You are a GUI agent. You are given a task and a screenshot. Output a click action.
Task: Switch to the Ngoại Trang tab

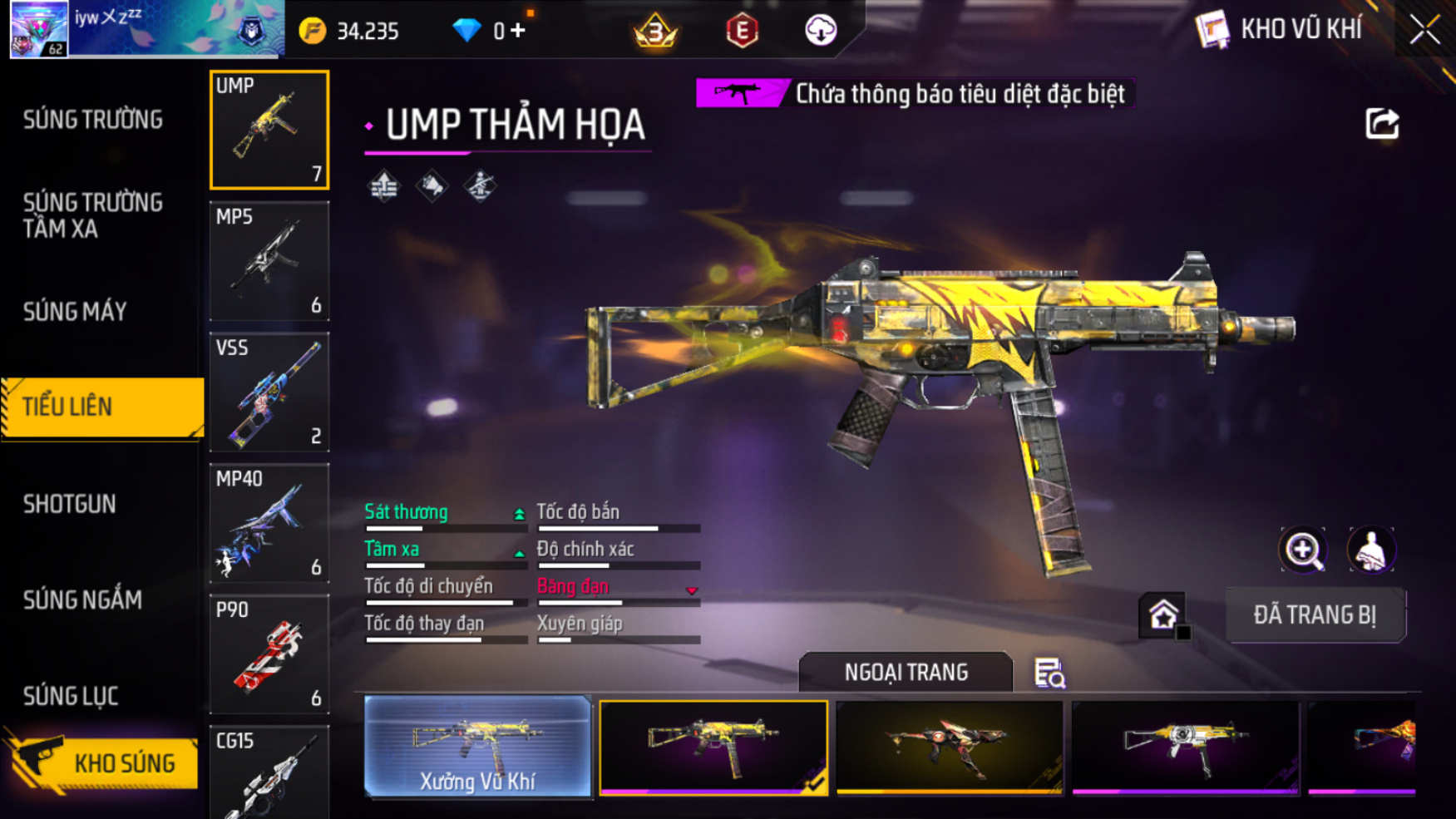click(906, 672)
